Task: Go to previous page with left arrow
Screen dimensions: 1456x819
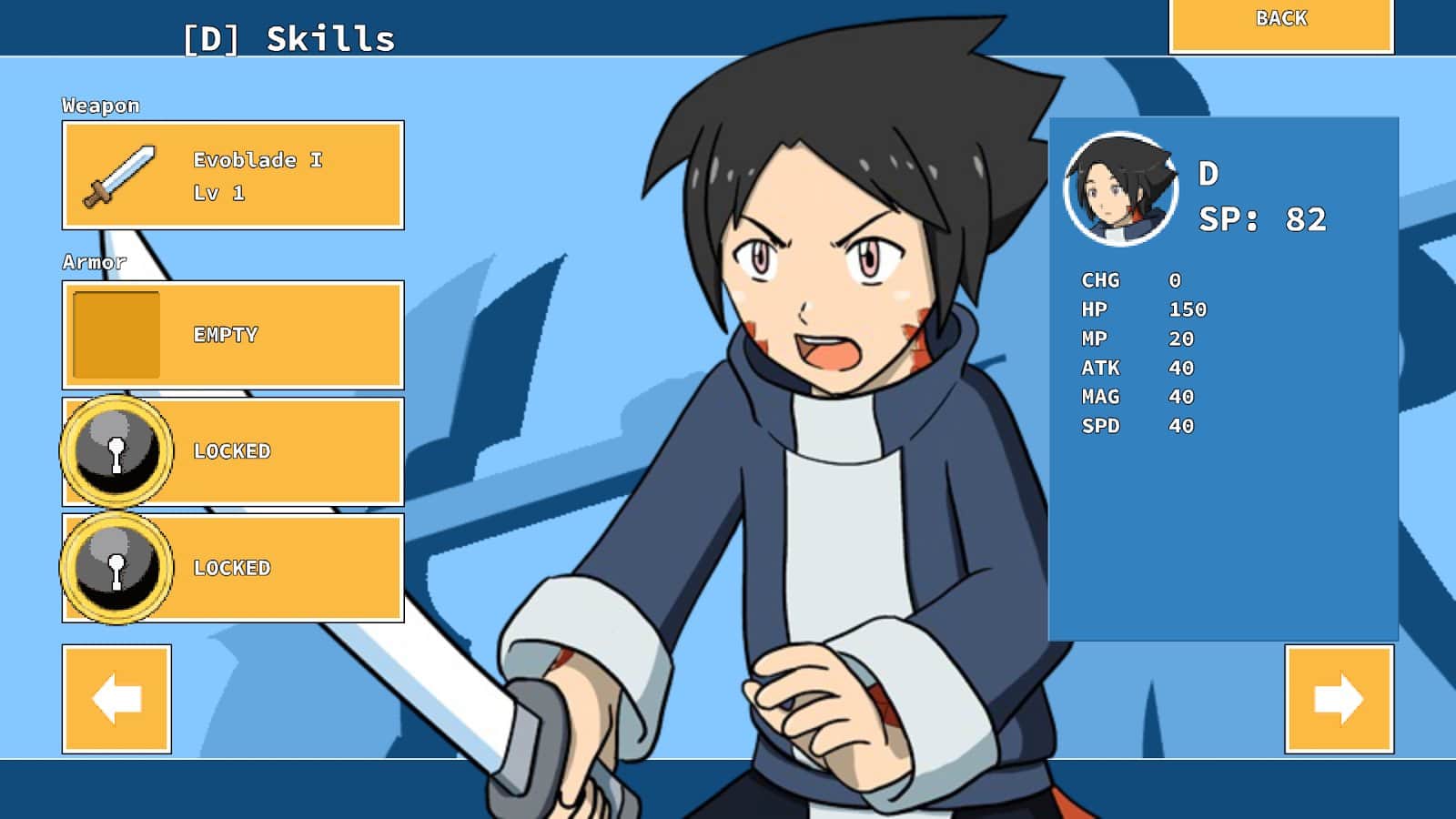Action: pos(116,699)
